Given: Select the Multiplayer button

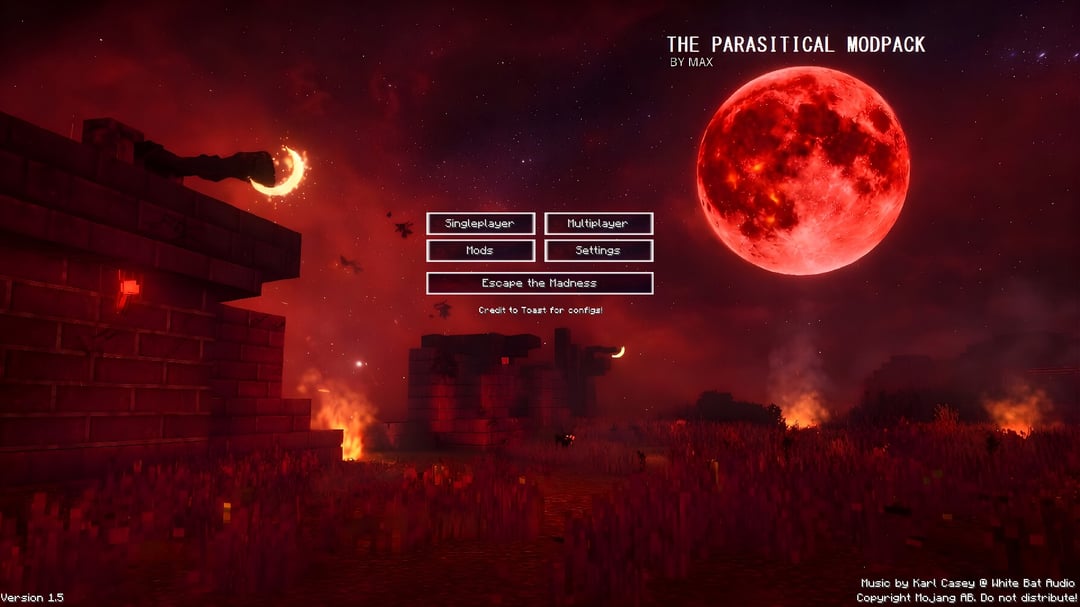Looking at the screenshot, I should (x=598, y=224).
